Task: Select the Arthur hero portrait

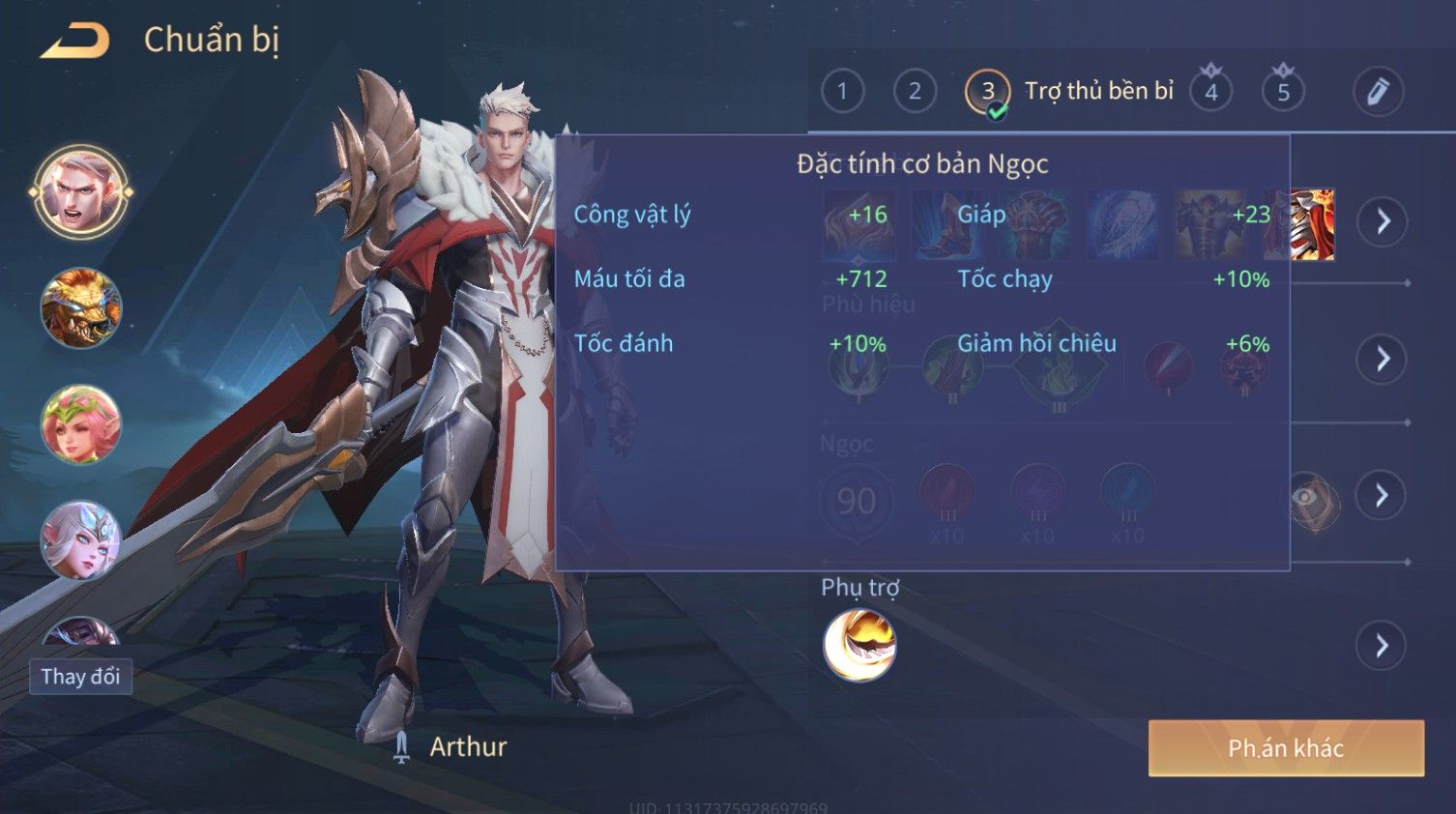Action: [x=81, y=191]
